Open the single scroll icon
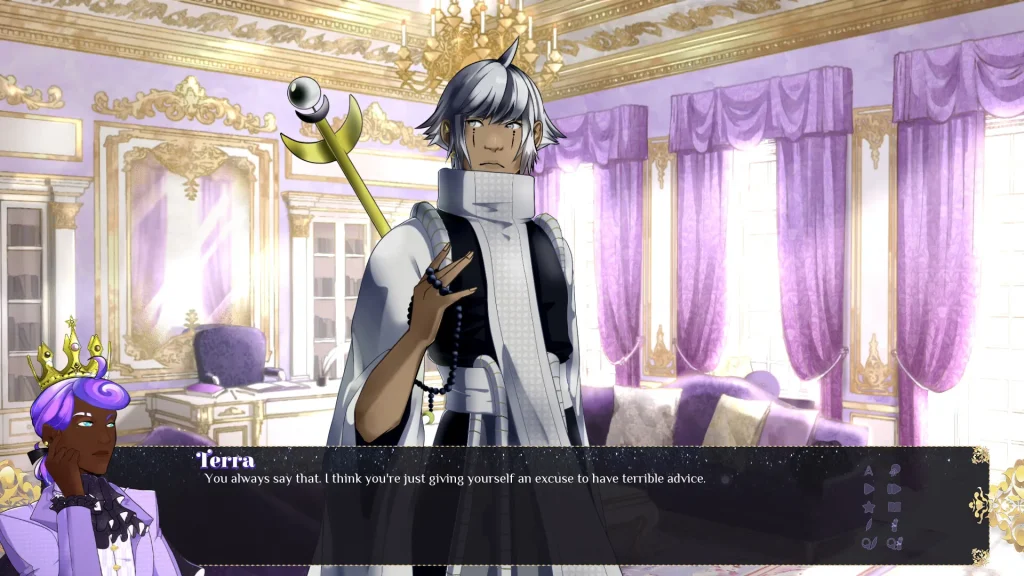Screen dimensions: 1024x576 pos(894,525)
